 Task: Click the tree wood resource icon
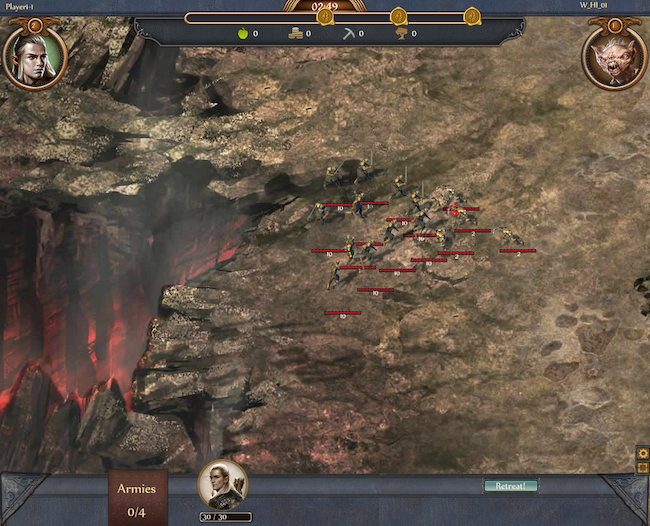click(402, 33)
